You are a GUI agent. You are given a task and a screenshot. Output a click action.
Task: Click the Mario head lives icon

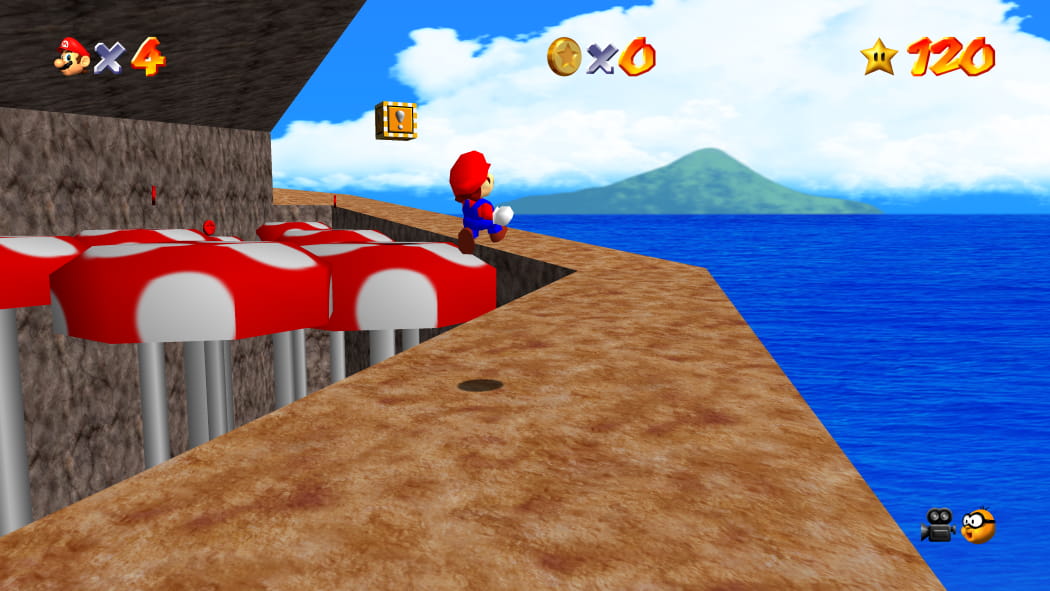pos(71,56)
